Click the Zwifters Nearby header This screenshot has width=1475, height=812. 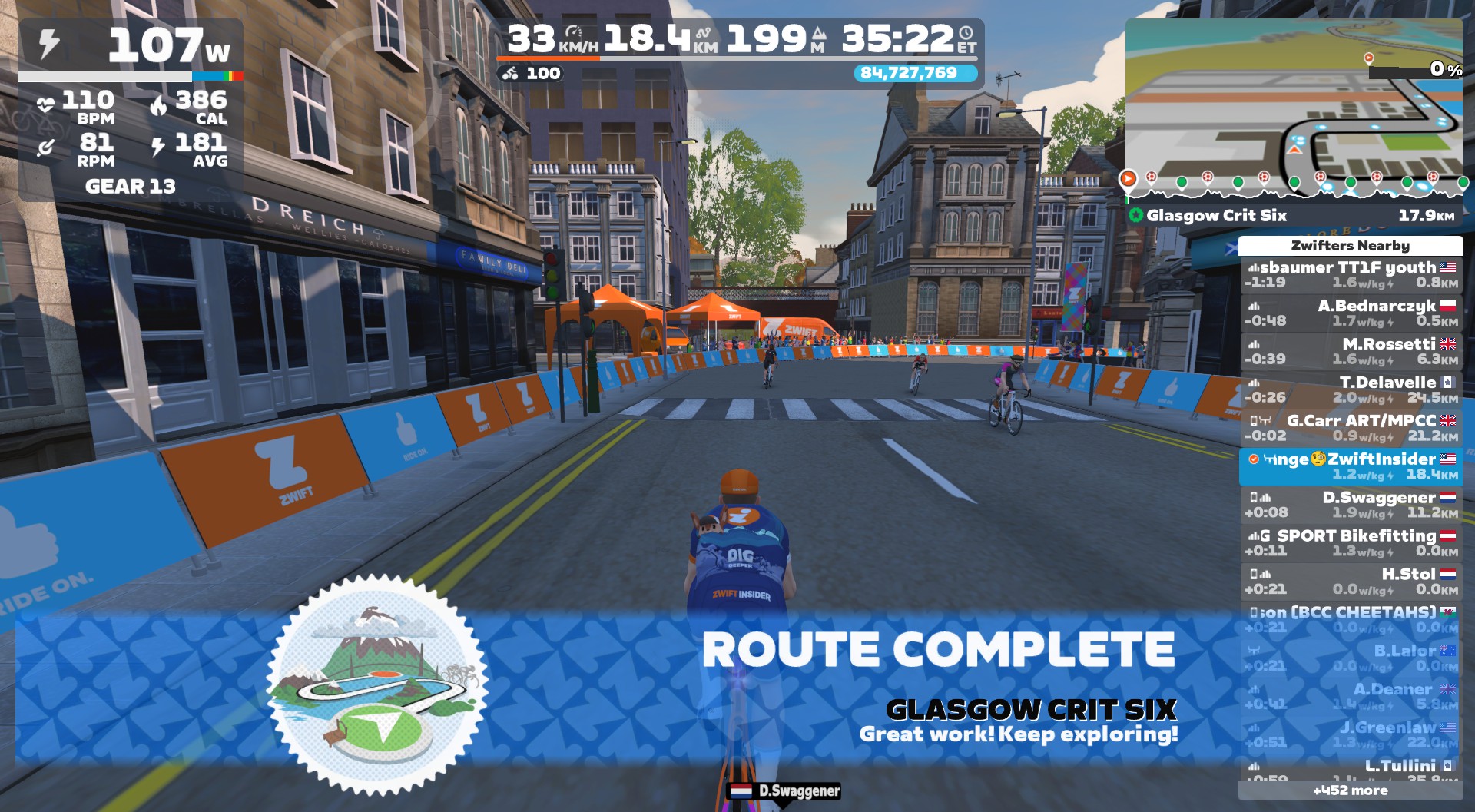[1350, 246]
